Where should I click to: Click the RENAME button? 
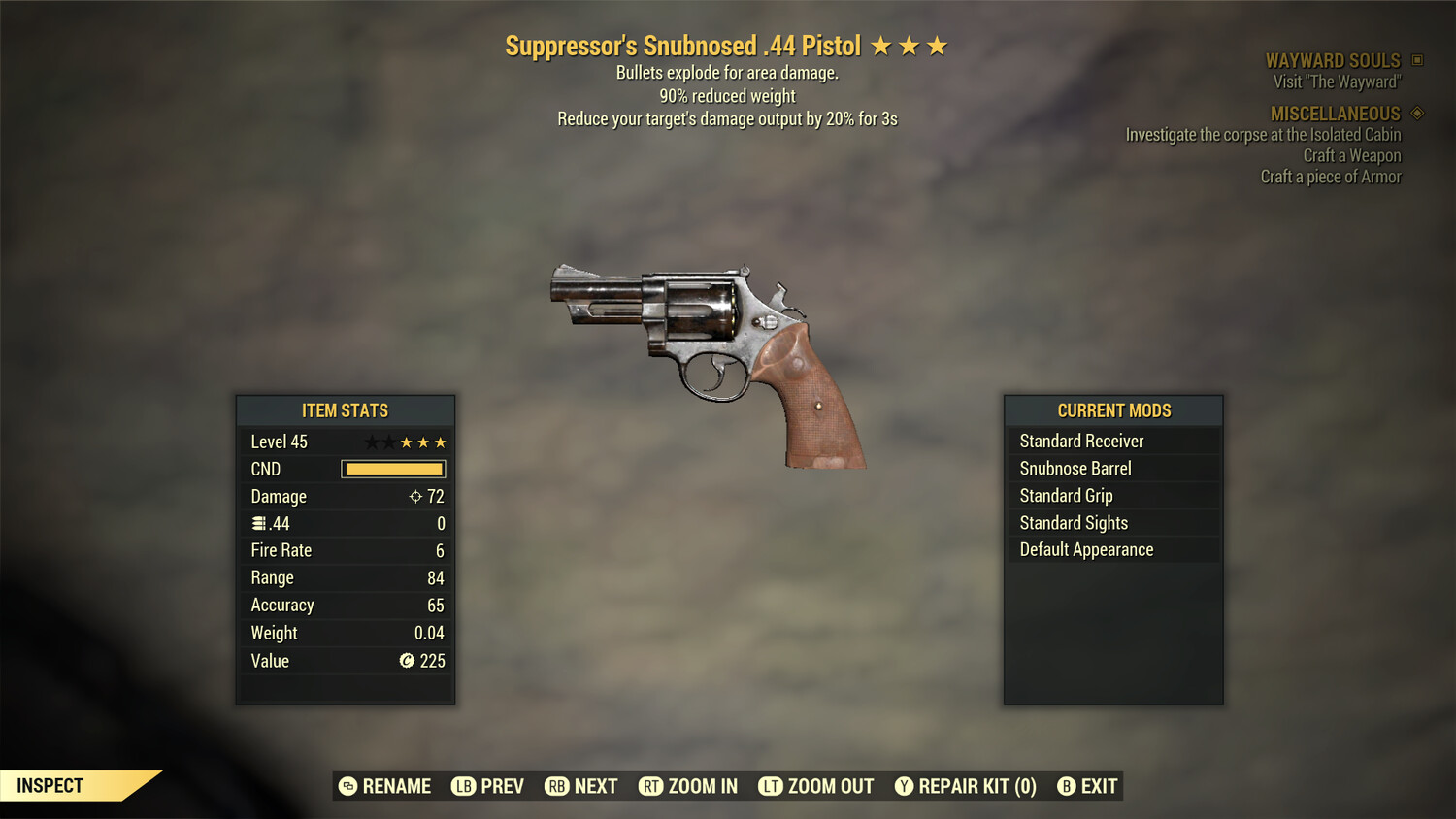[x=385, y=786]
